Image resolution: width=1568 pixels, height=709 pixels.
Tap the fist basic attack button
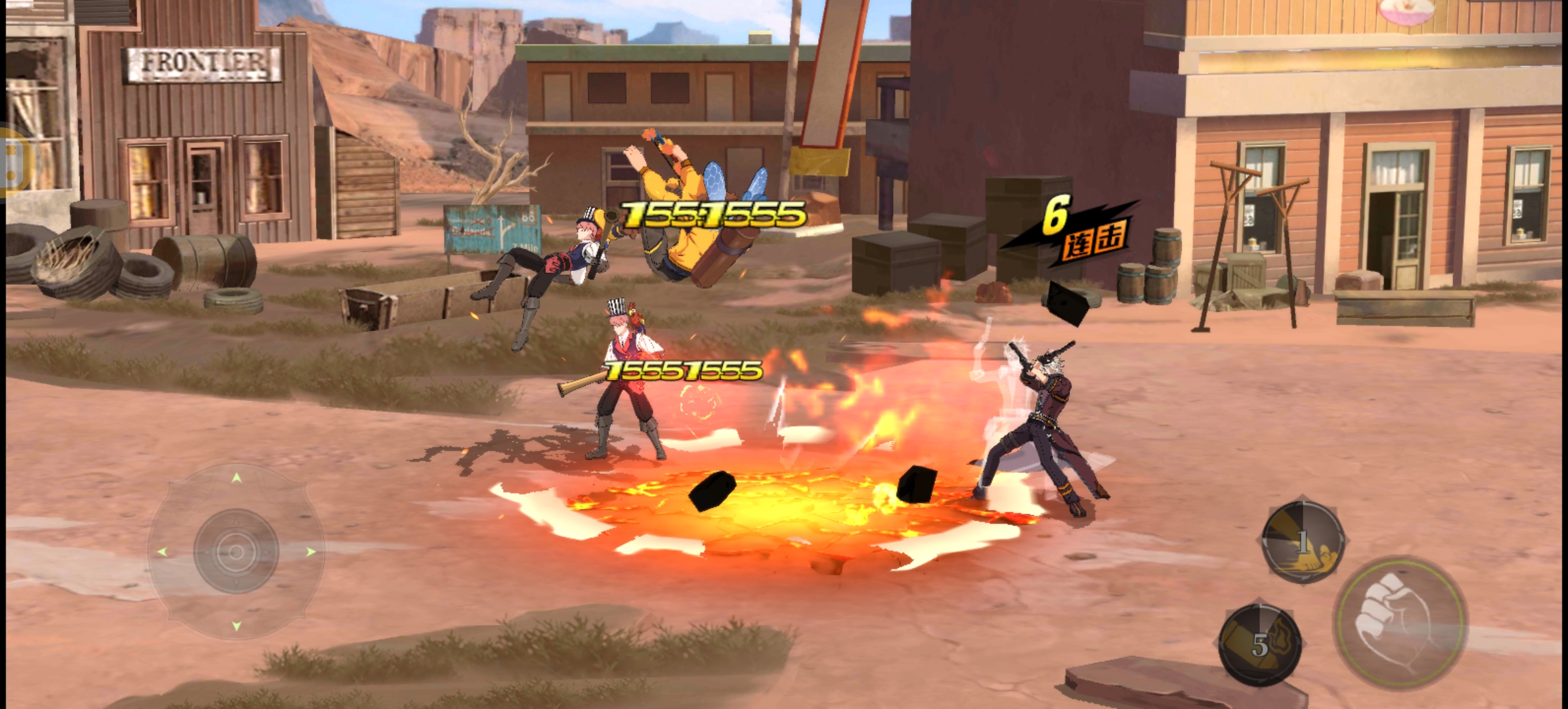pos(1400,621)
